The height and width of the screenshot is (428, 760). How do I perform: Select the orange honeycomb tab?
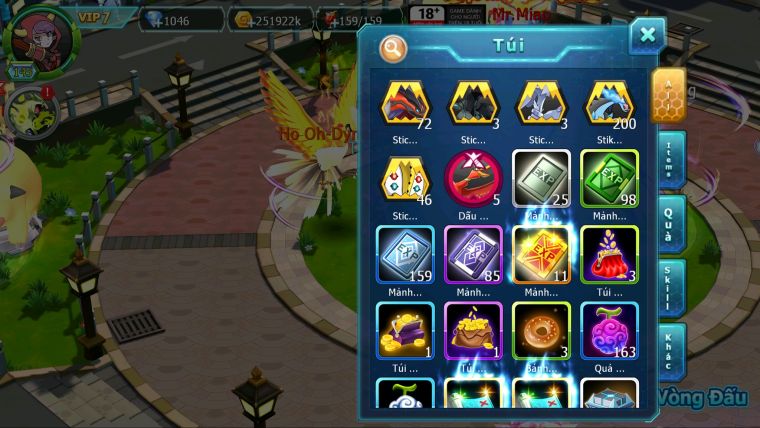click(x=668, y=93)
